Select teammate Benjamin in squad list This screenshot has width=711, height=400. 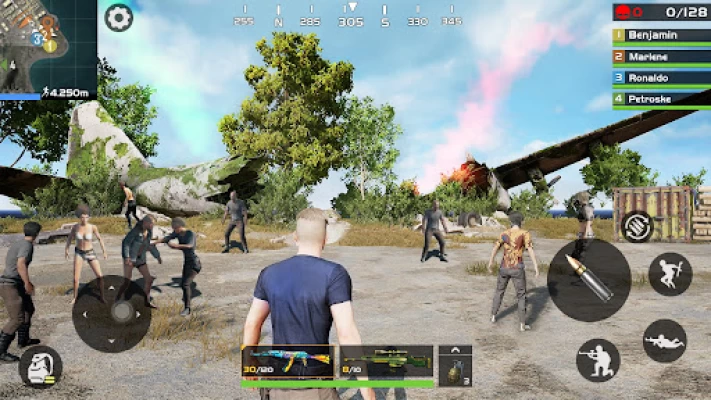(660, 34)
